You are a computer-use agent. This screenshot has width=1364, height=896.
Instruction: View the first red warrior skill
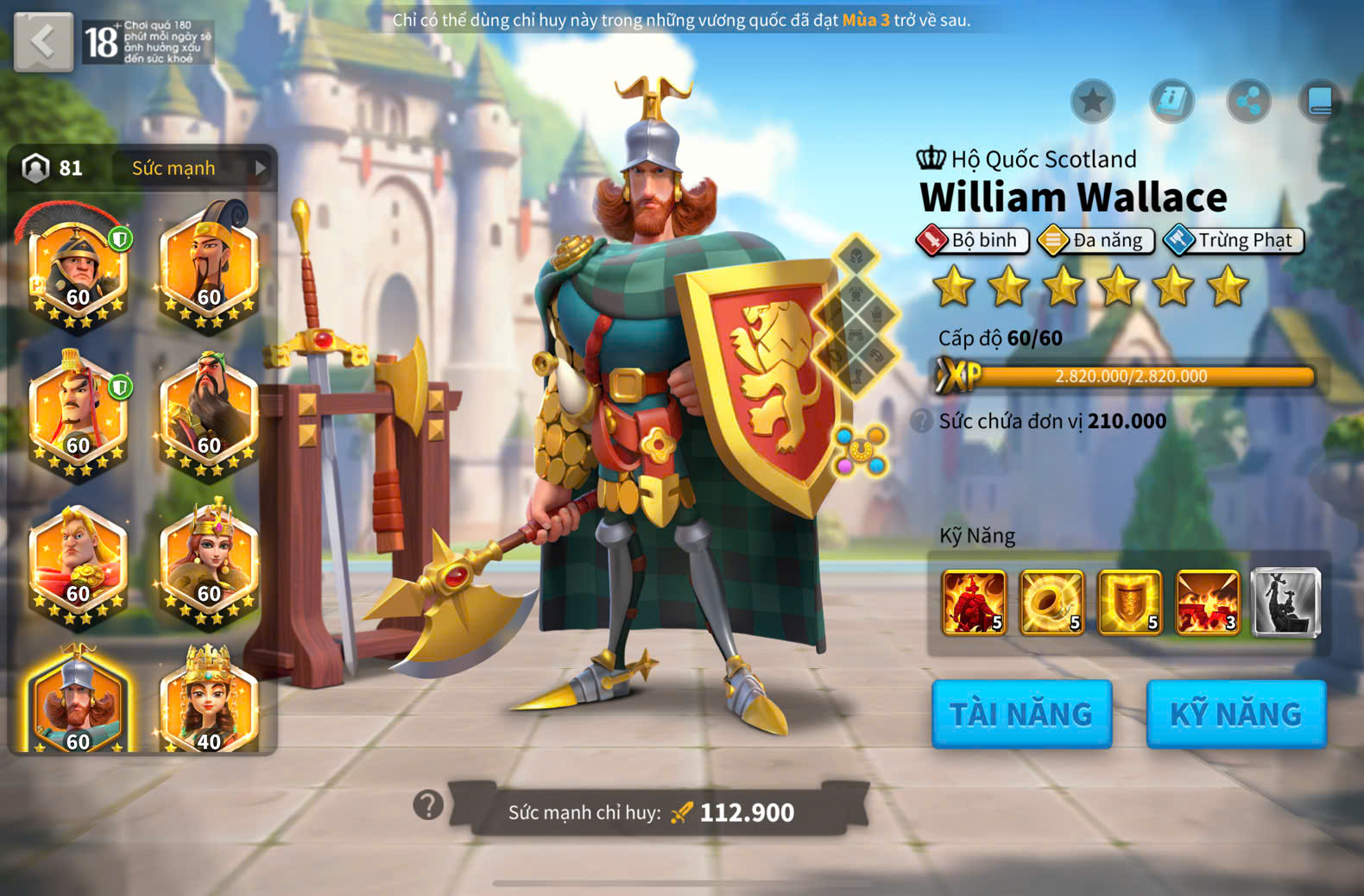pos(974,603)
